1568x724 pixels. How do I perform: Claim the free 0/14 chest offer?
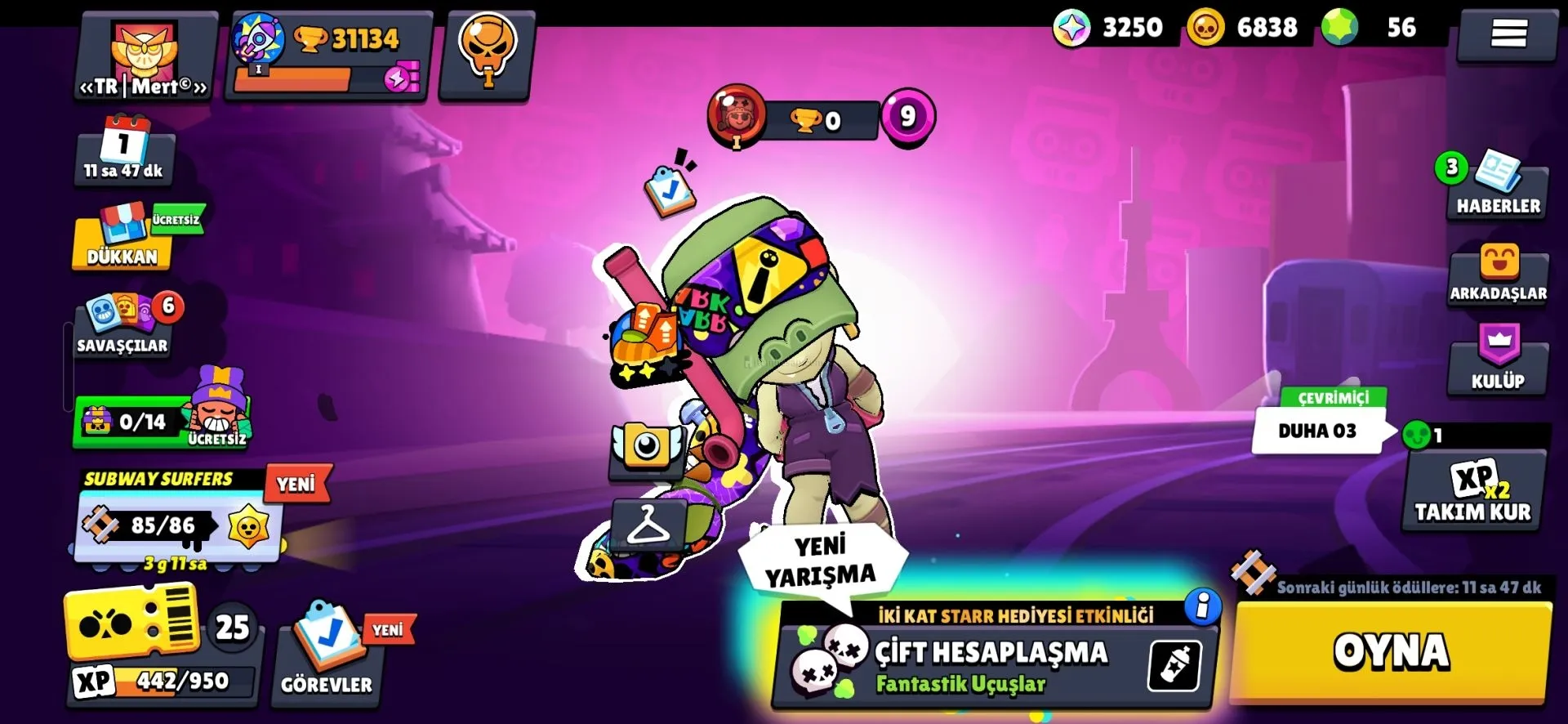(x=160, y=420)
